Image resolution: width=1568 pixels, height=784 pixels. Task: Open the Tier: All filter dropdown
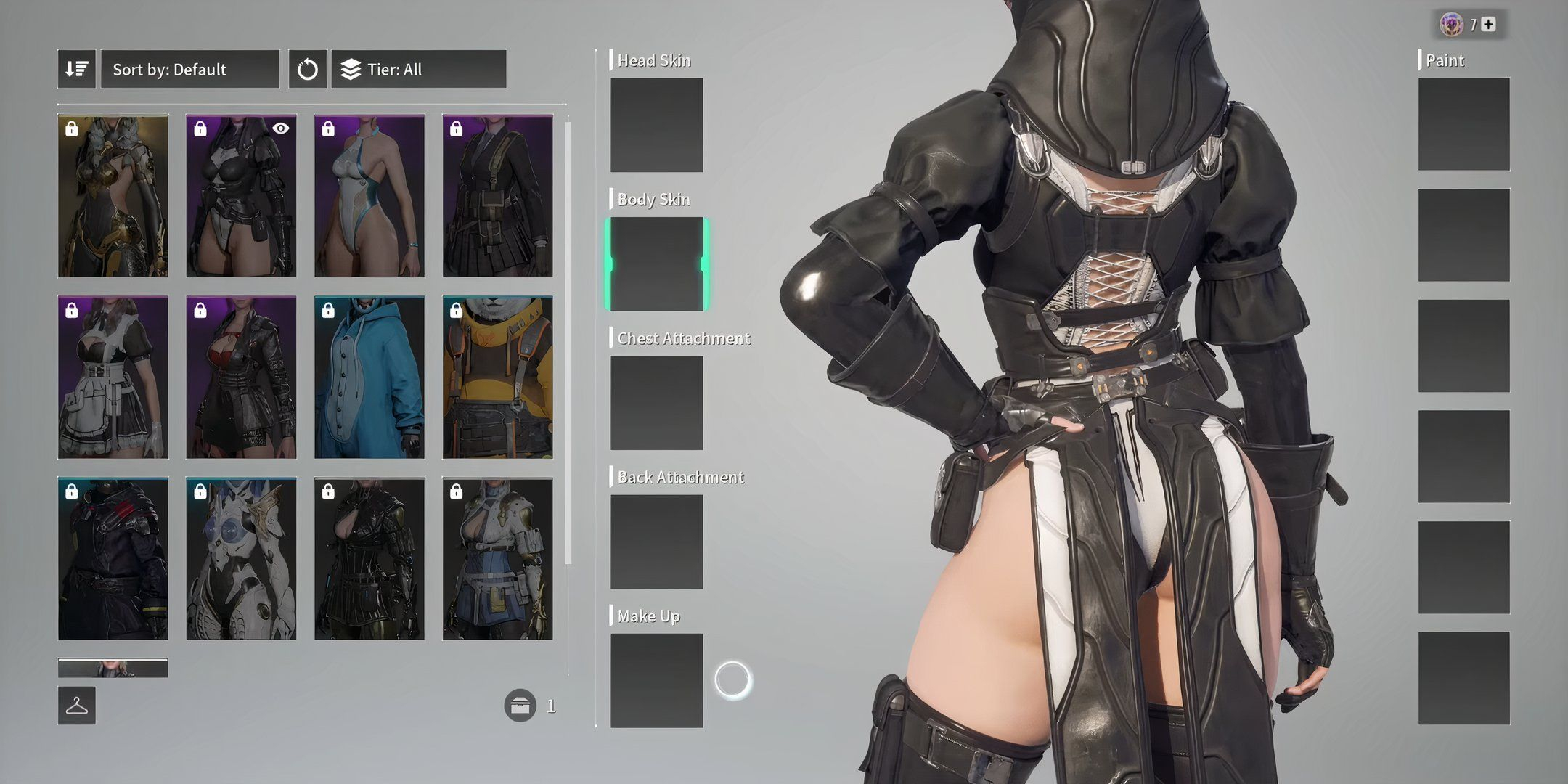point(419,70)
